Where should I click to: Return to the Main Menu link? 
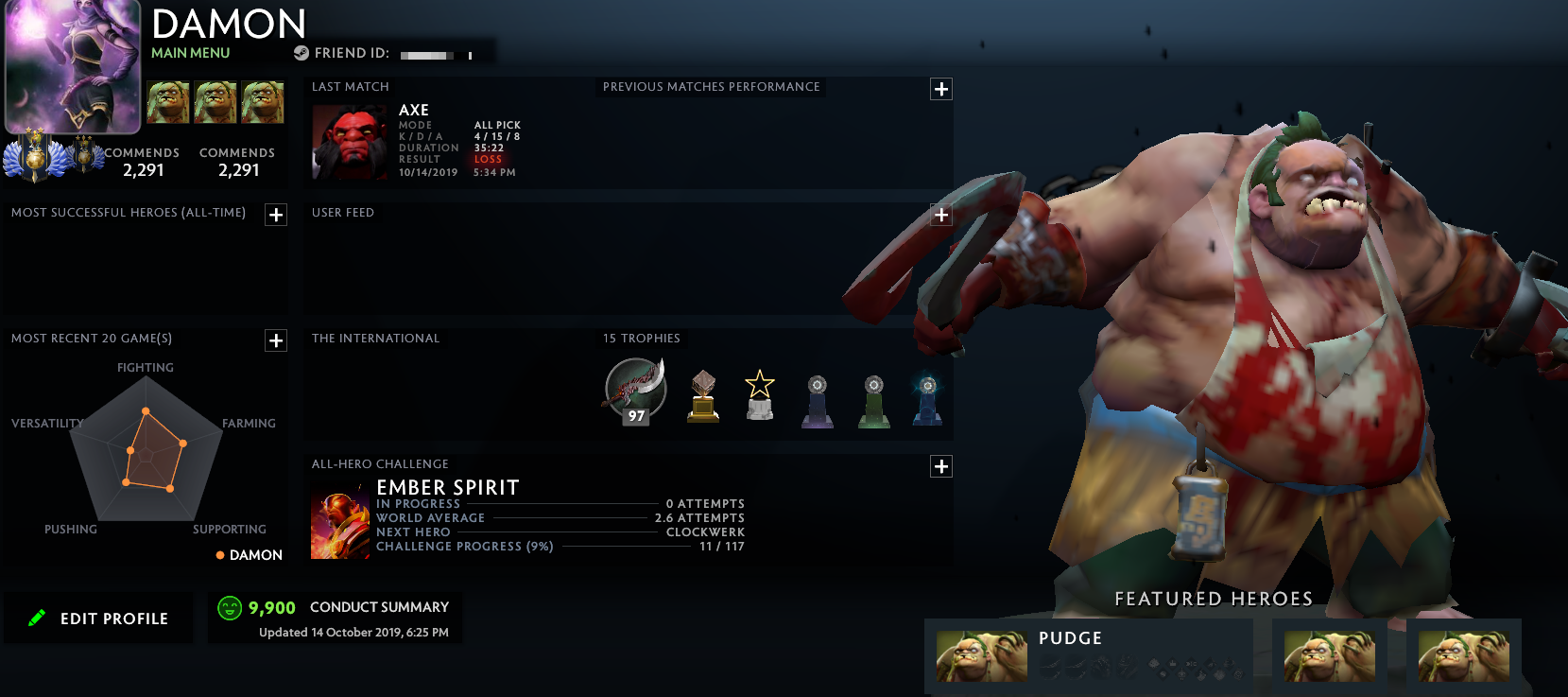tap(190, 53)
